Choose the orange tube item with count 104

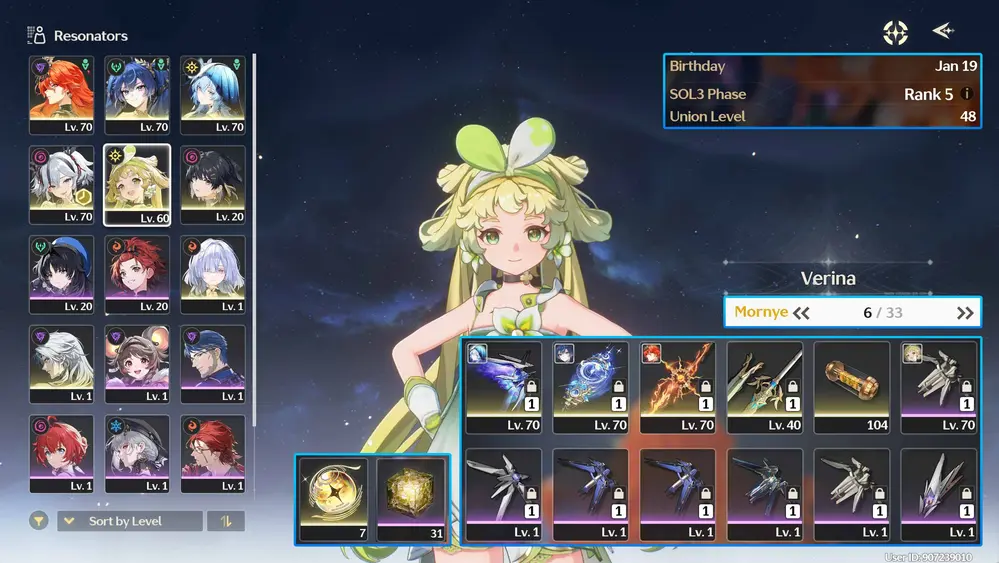point(851,386)
